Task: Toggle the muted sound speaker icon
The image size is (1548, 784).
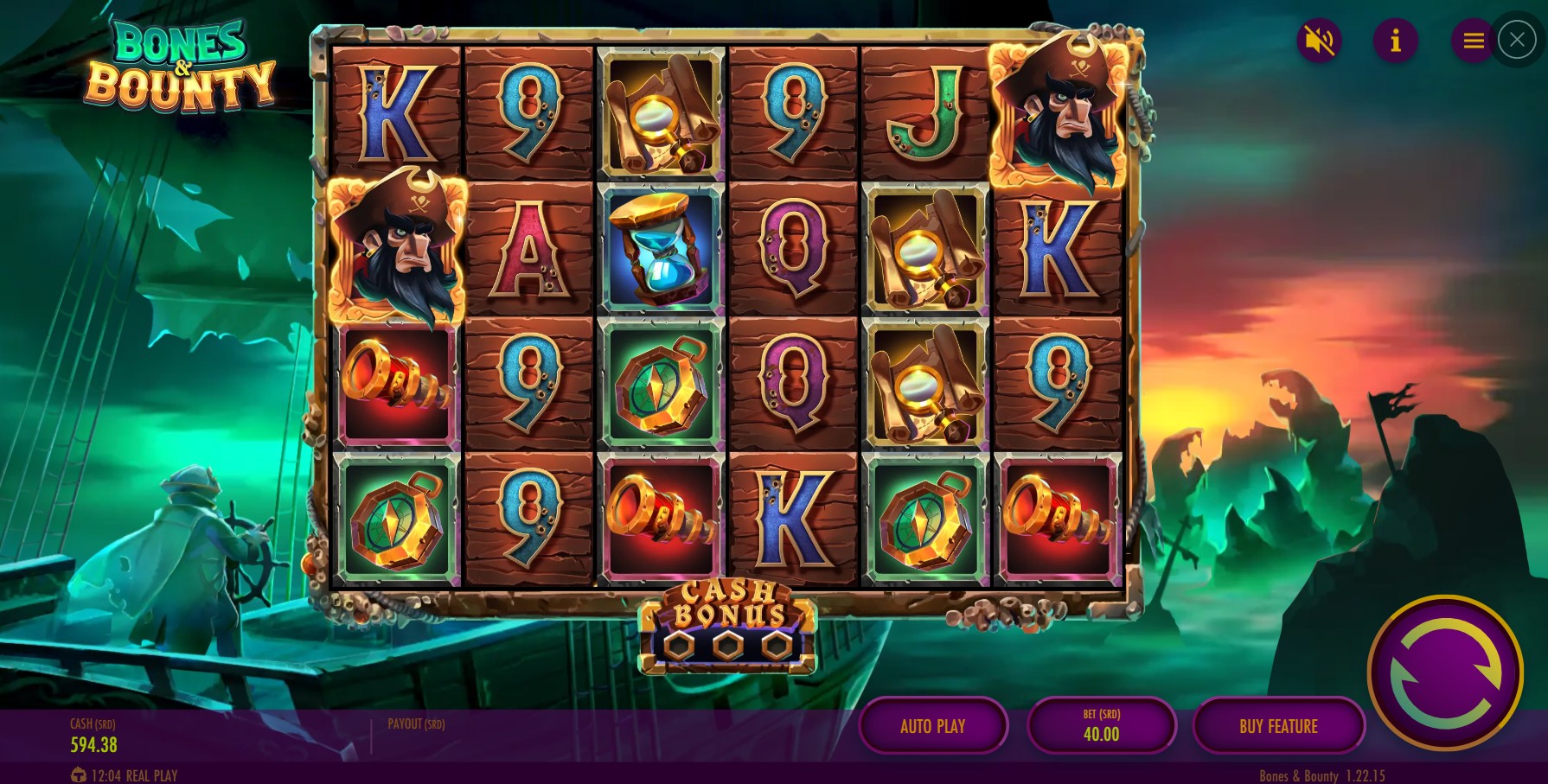Action: point(1319,41)
